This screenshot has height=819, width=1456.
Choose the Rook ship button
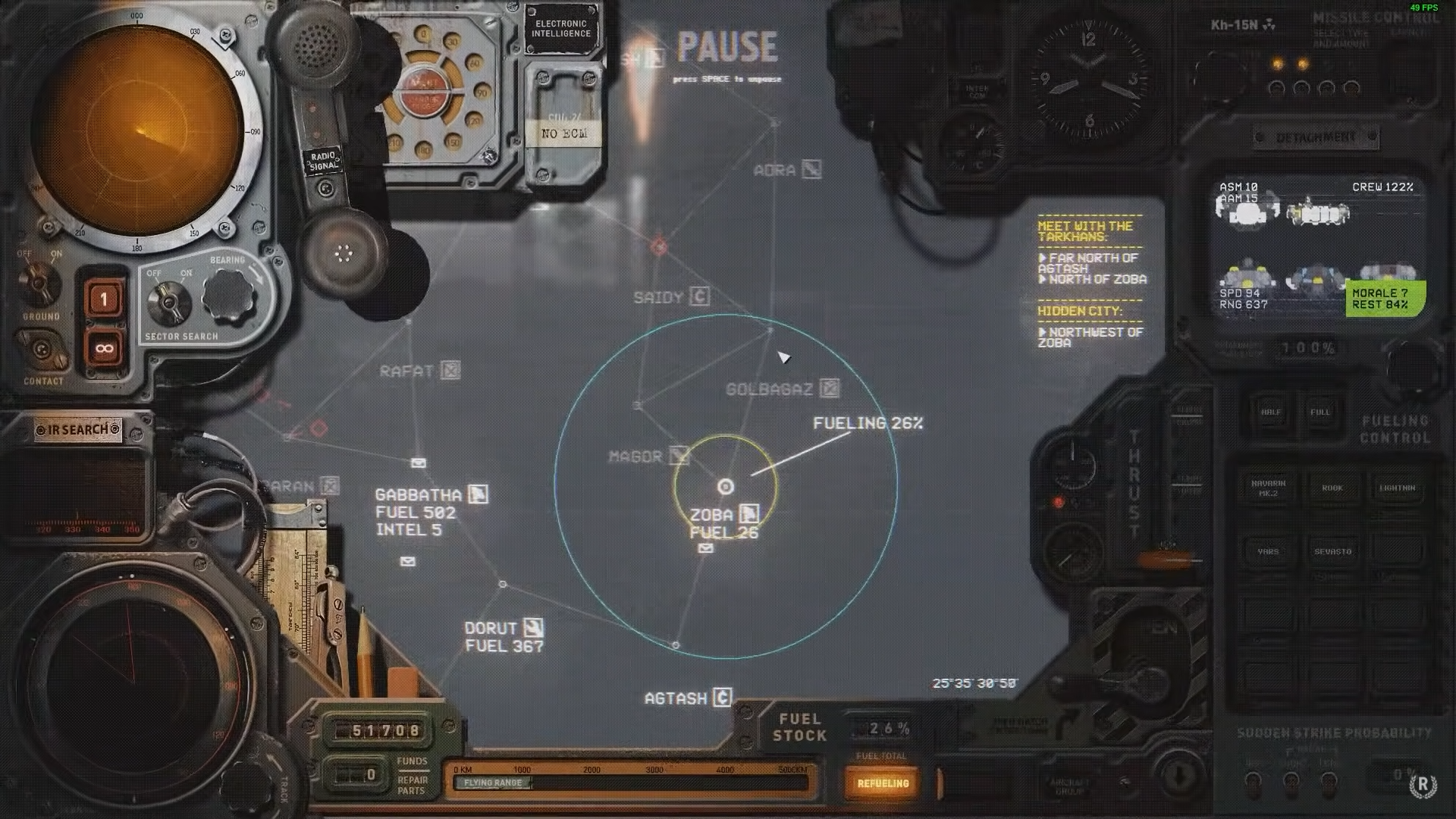(x=1332, y=488)
